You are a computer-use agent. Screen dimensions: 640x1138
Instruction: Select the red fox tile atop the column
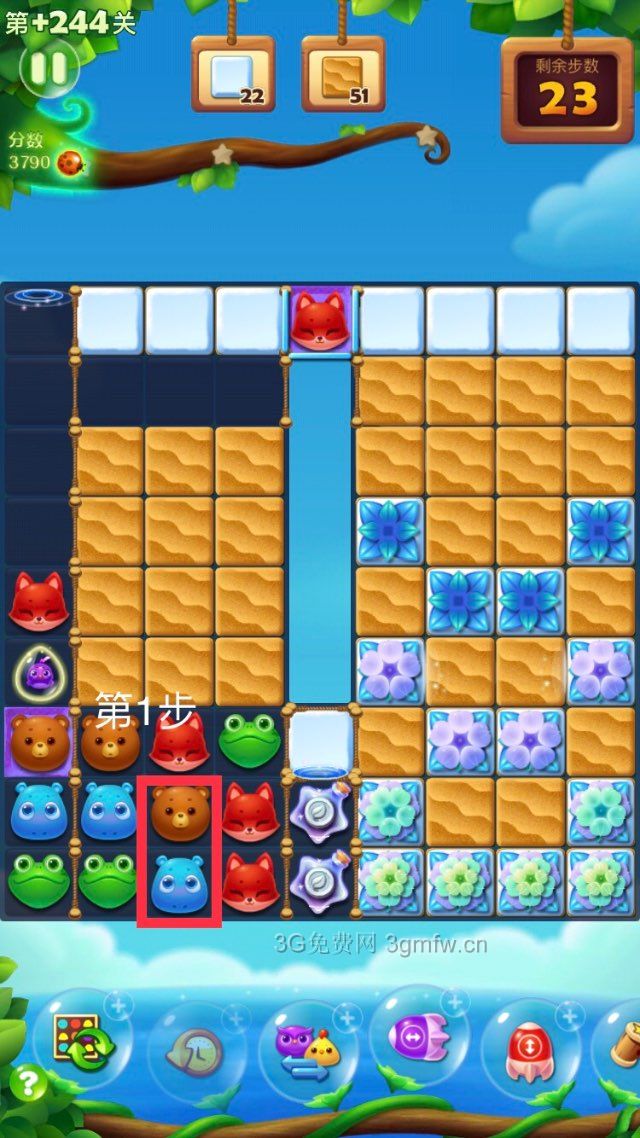point(319,321)
